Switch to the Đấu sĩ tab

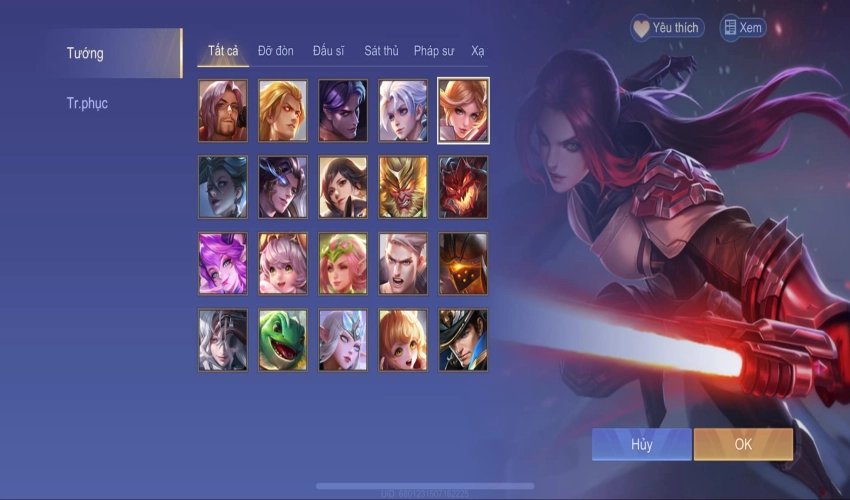pyautogui.click(x=330, y=50)
